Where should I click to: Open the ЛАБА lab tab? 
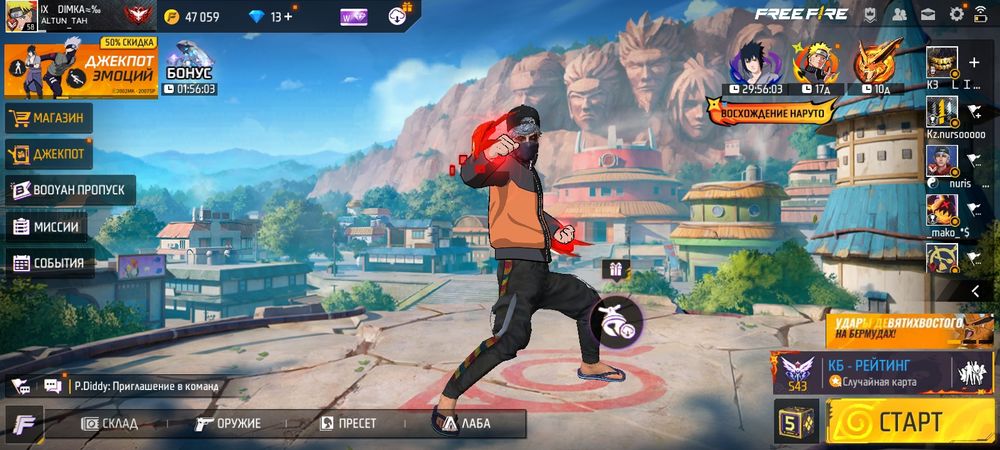click(467, 423)
